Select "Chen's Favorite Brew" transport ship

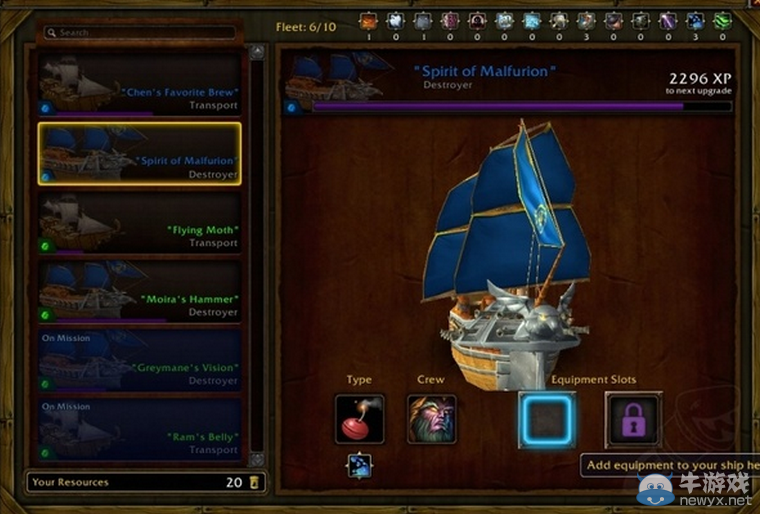[x=139, y=85]
